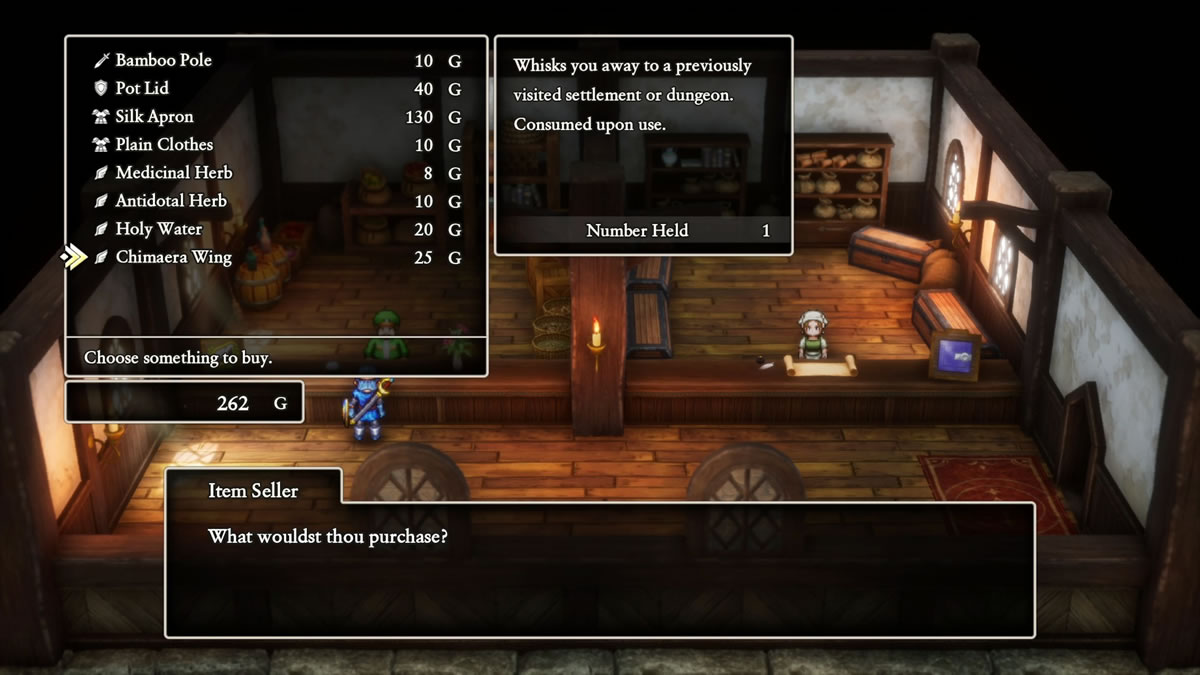Select Plain Clothes to buy

[164, 145]
